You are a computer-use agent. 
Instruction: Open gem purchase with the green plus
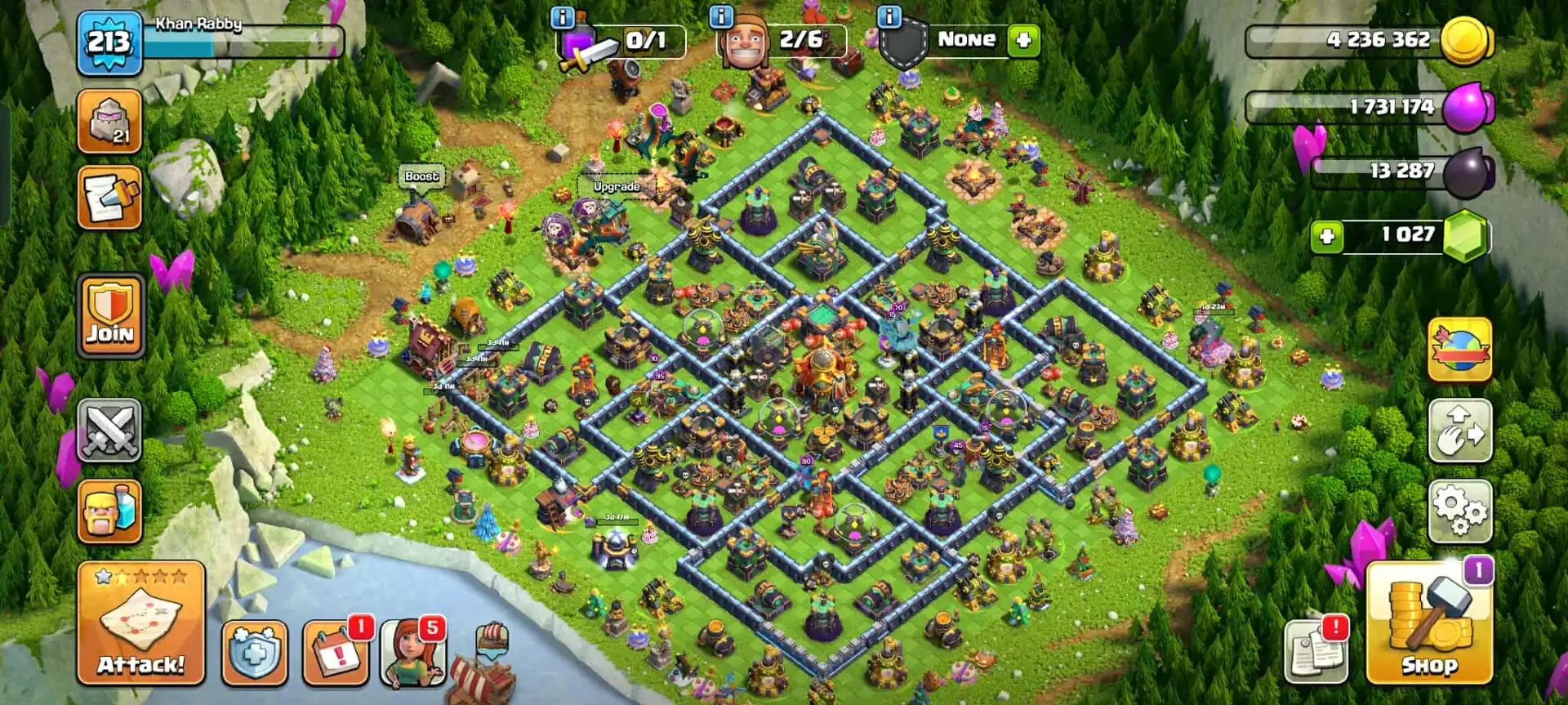[1327, 234]
